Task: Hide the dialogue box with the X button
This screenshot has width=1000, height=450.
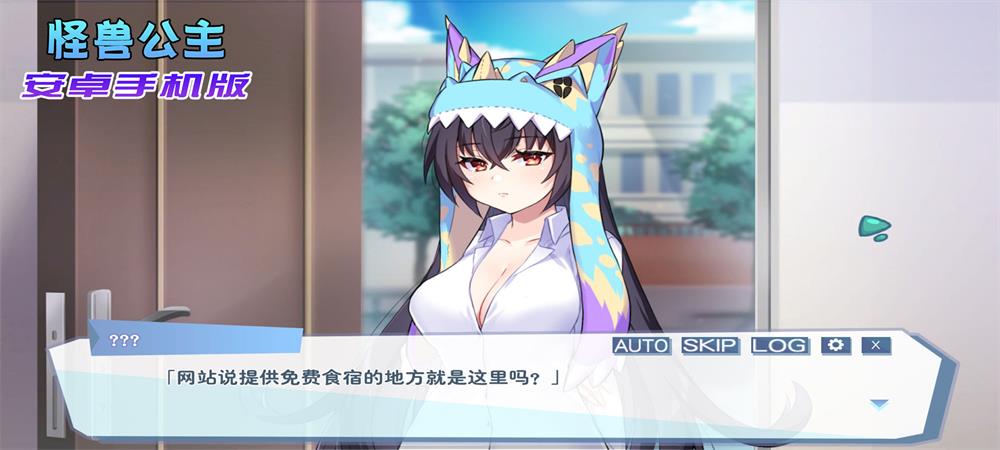Action: (x=875, y=345)
